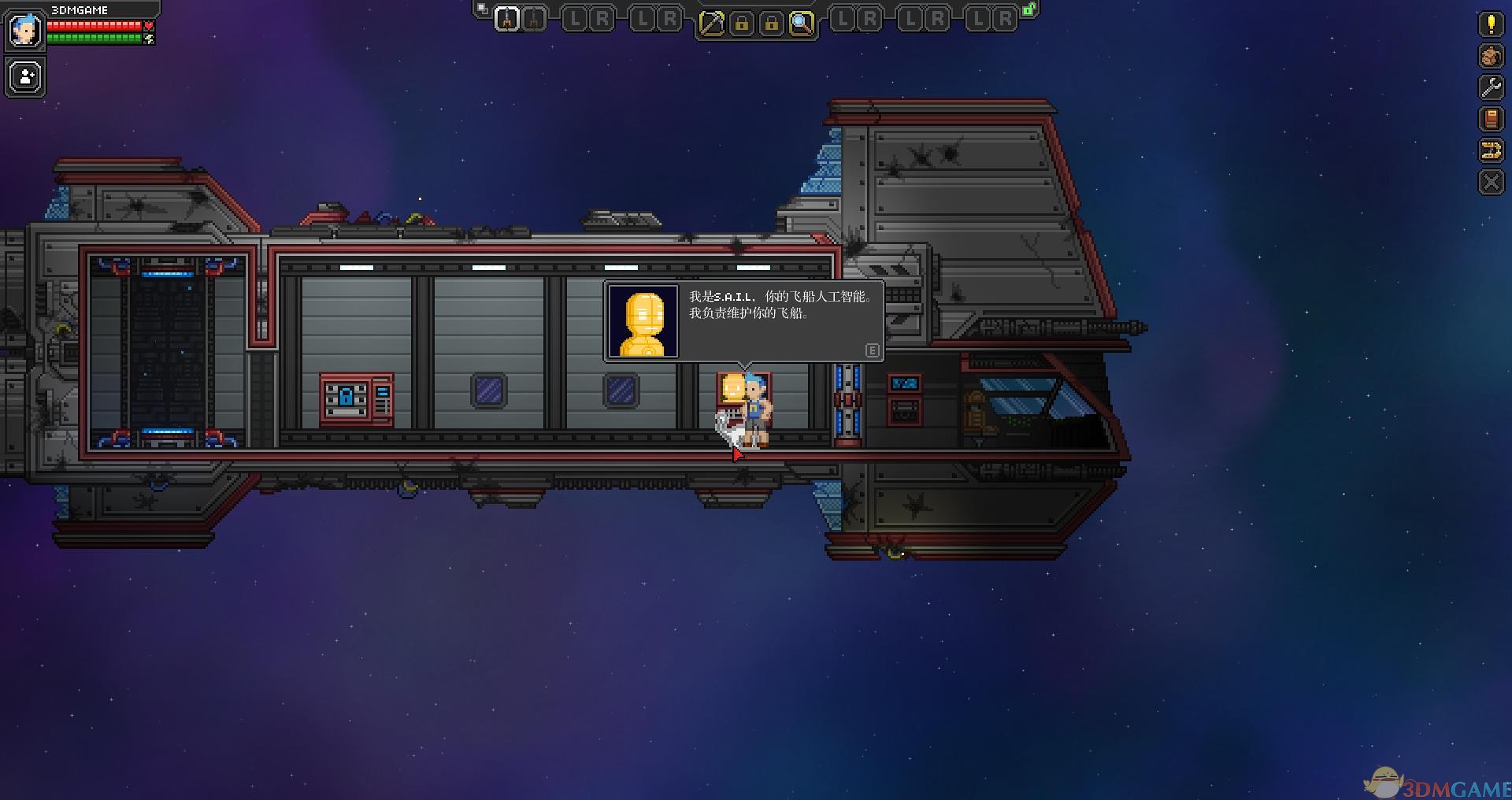
Task: Select the magnifying glass inspection tool
Action: click(801, 24)
